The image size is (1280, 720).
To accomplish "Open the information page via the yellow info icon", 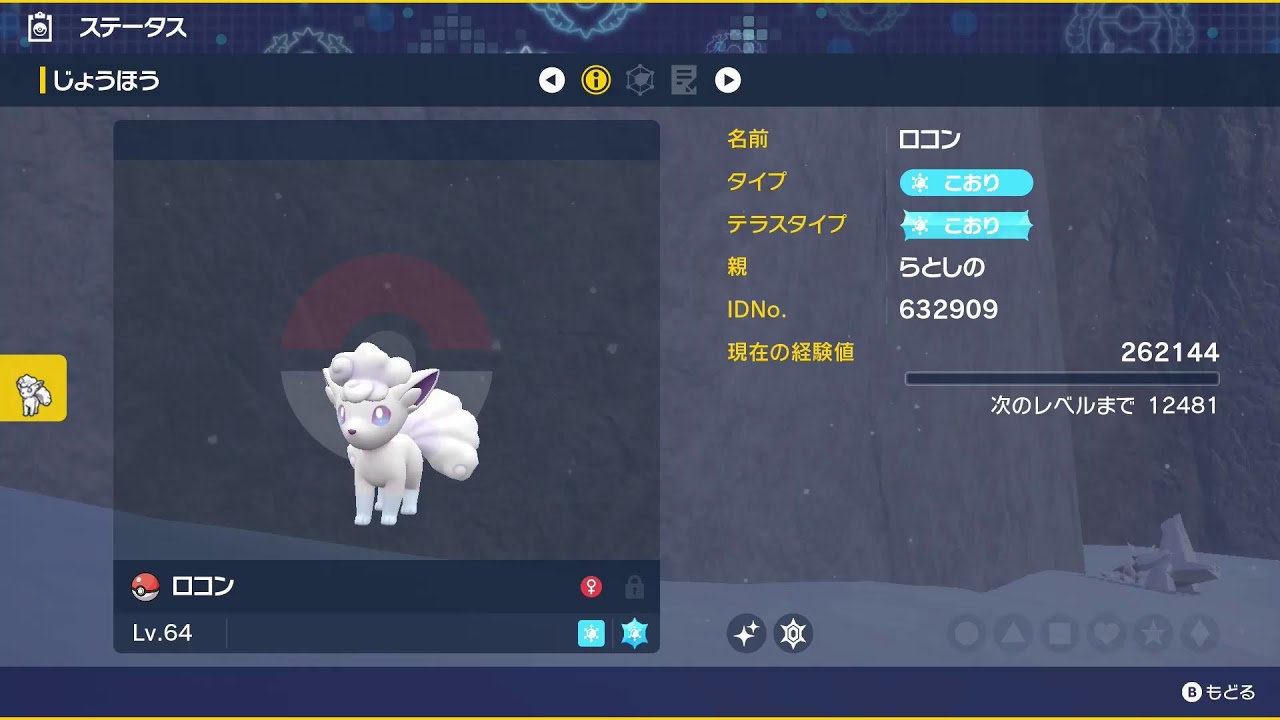I will coord(597,81).
